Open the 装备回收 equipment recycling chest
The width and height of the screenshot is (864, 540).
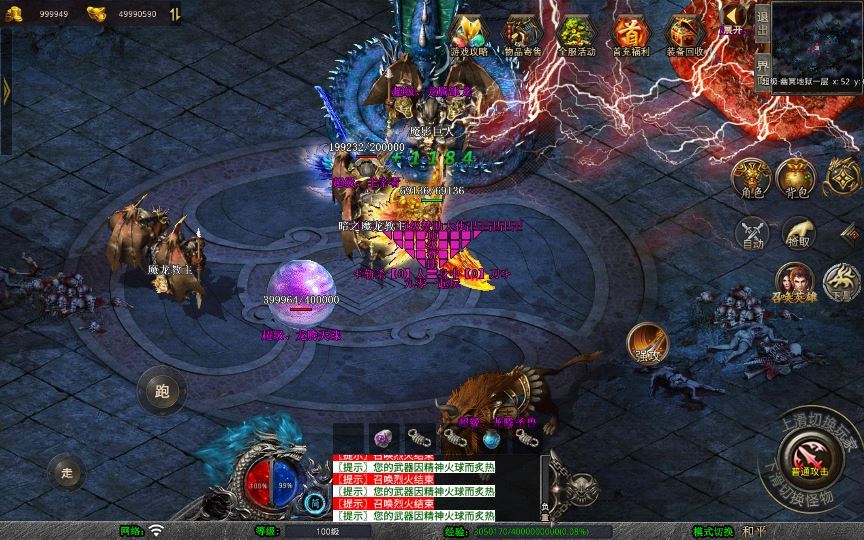pyautogui.click(x=685, y=35)
